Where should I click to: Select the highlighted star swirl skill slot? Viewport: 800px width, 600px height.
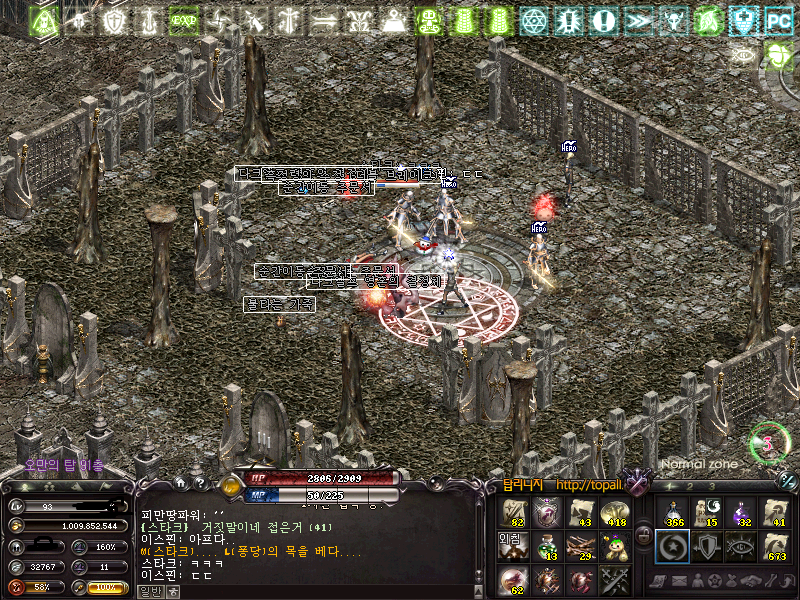coord(673,546)
